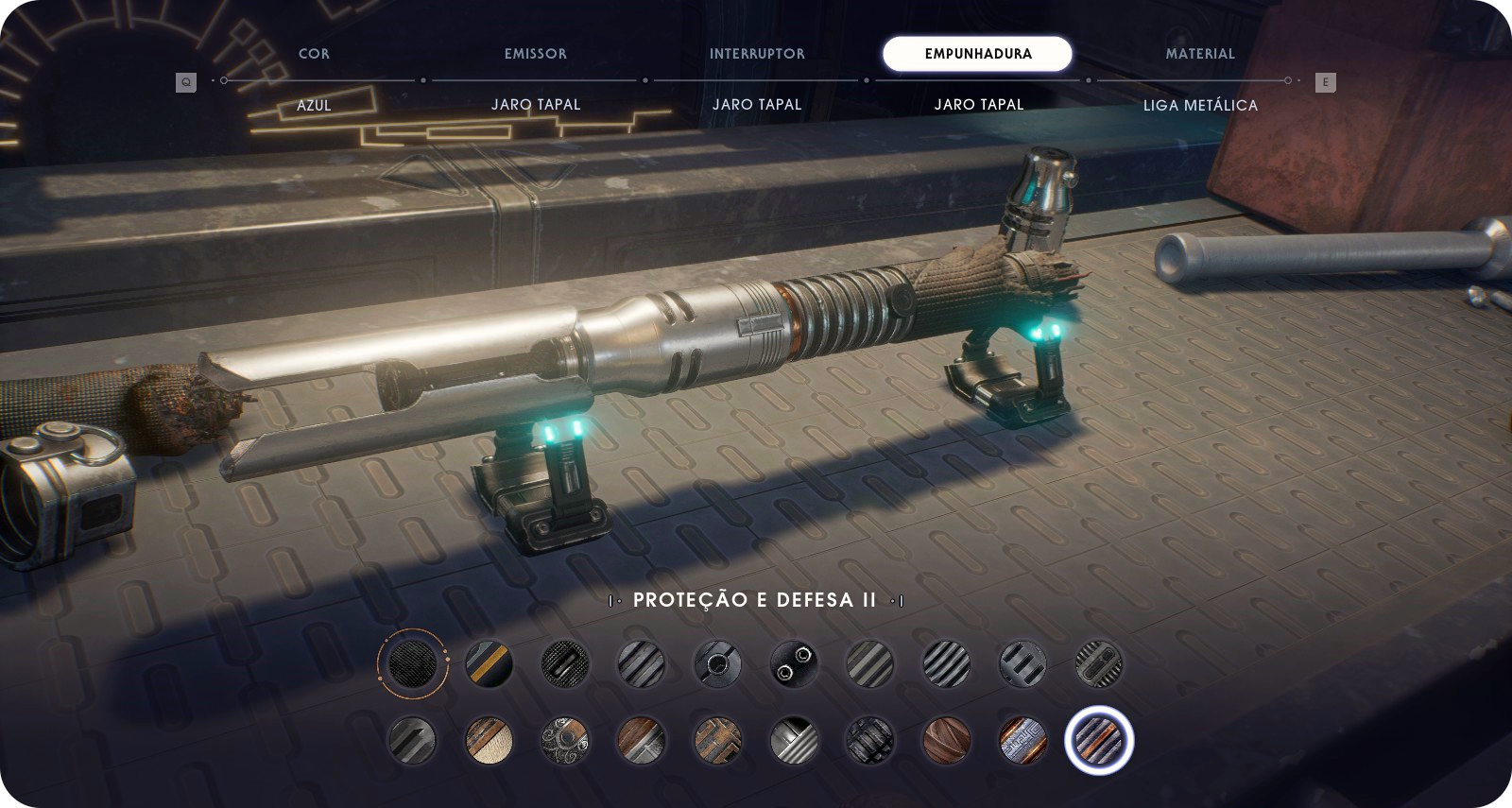Image resolution: width=1512 pixels, height=808 pixels.
Task: Switch to the COR tab
Action: tap(314, 54)
